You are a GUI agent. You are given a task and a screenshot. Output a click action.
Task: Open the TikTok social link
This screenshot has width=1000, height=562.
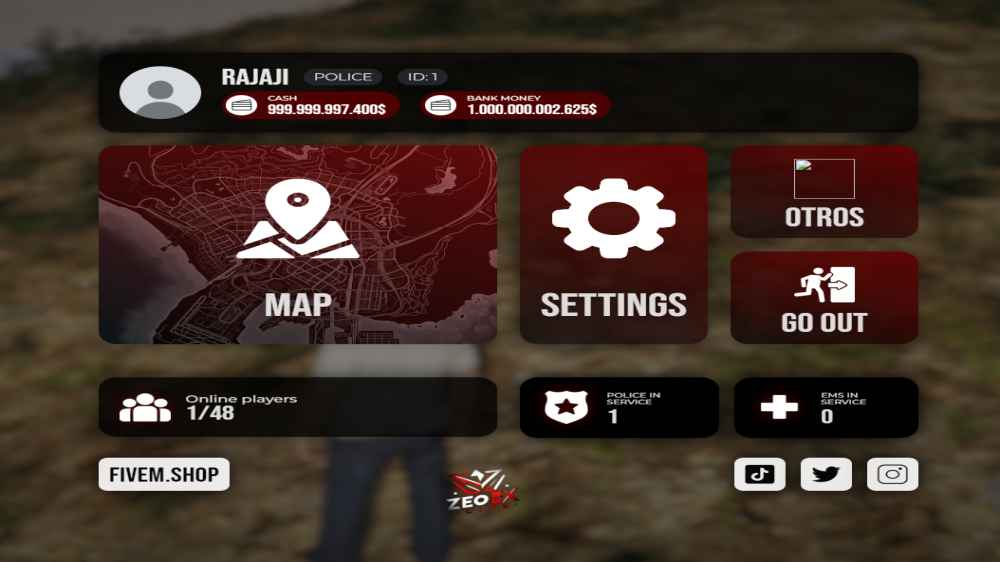[x=759, y=474]
